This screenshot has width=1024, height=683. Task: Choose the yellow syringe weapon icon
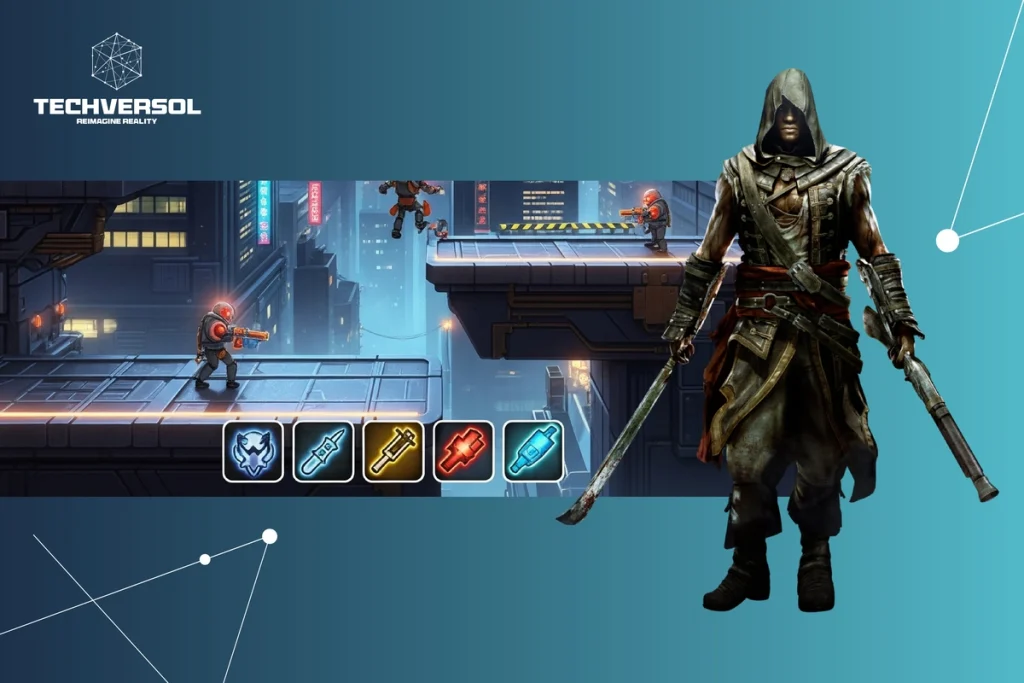pos(393,451)
